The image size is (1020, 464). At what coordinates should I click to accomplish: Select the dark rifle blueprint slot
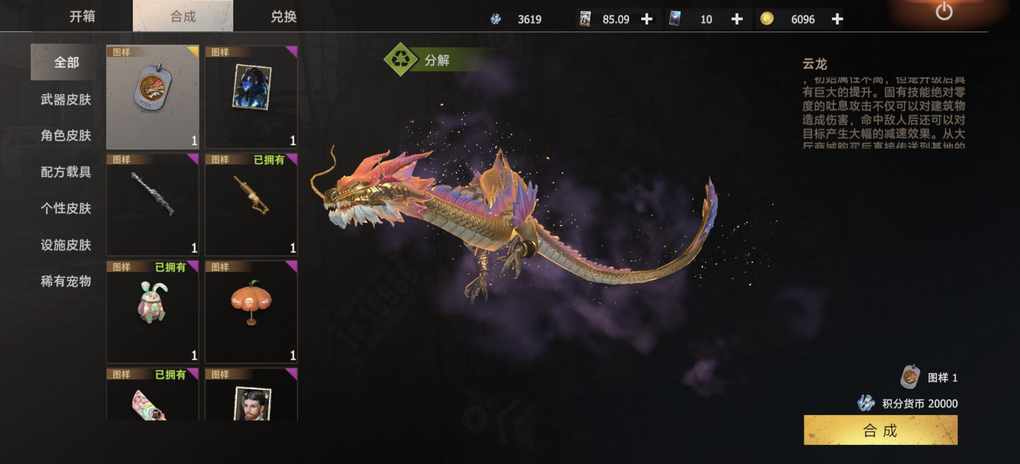pos(153,204)
